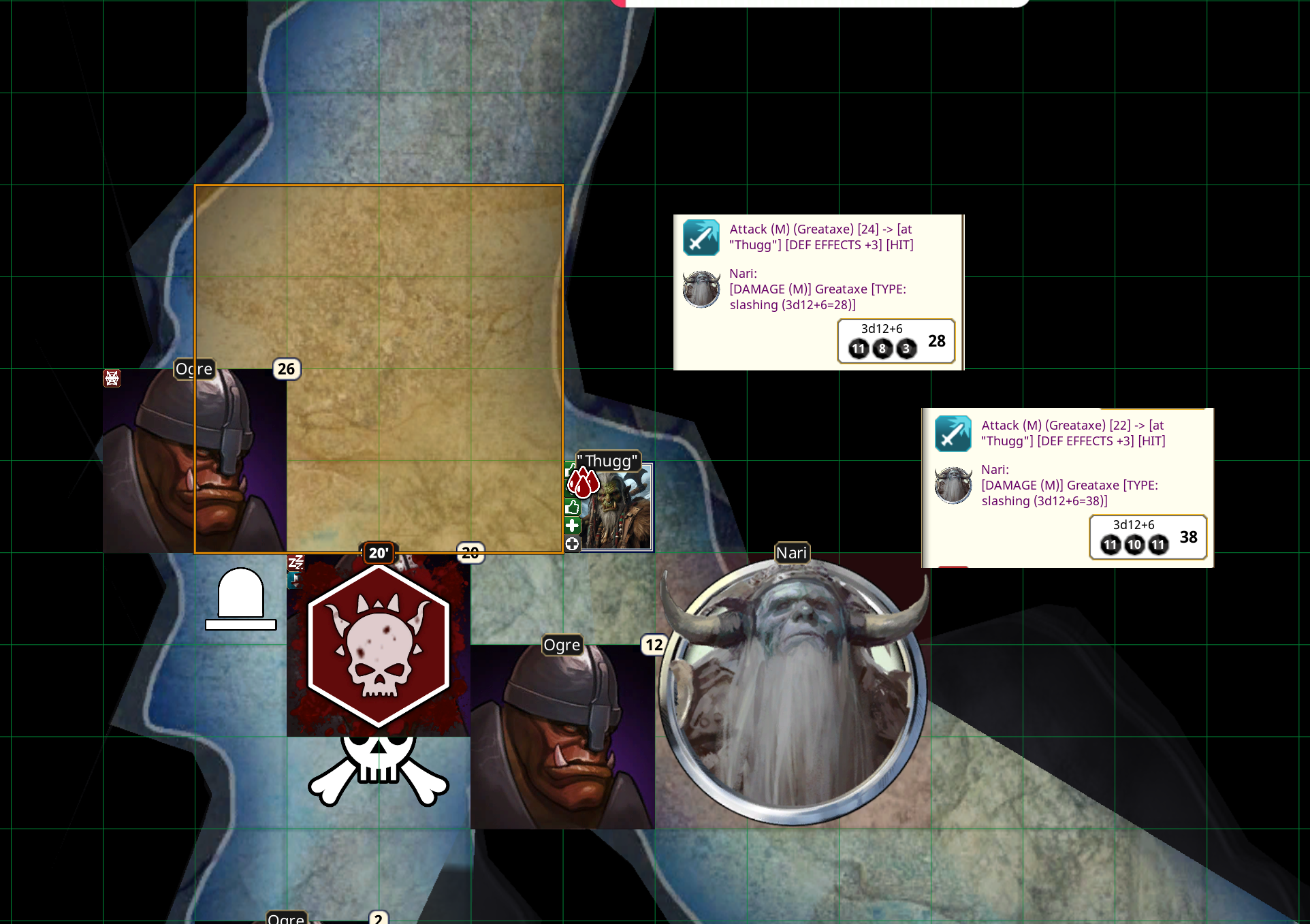Click the 20' movement distance label
Screen dimensions: 1310x924
coord(379,553)
